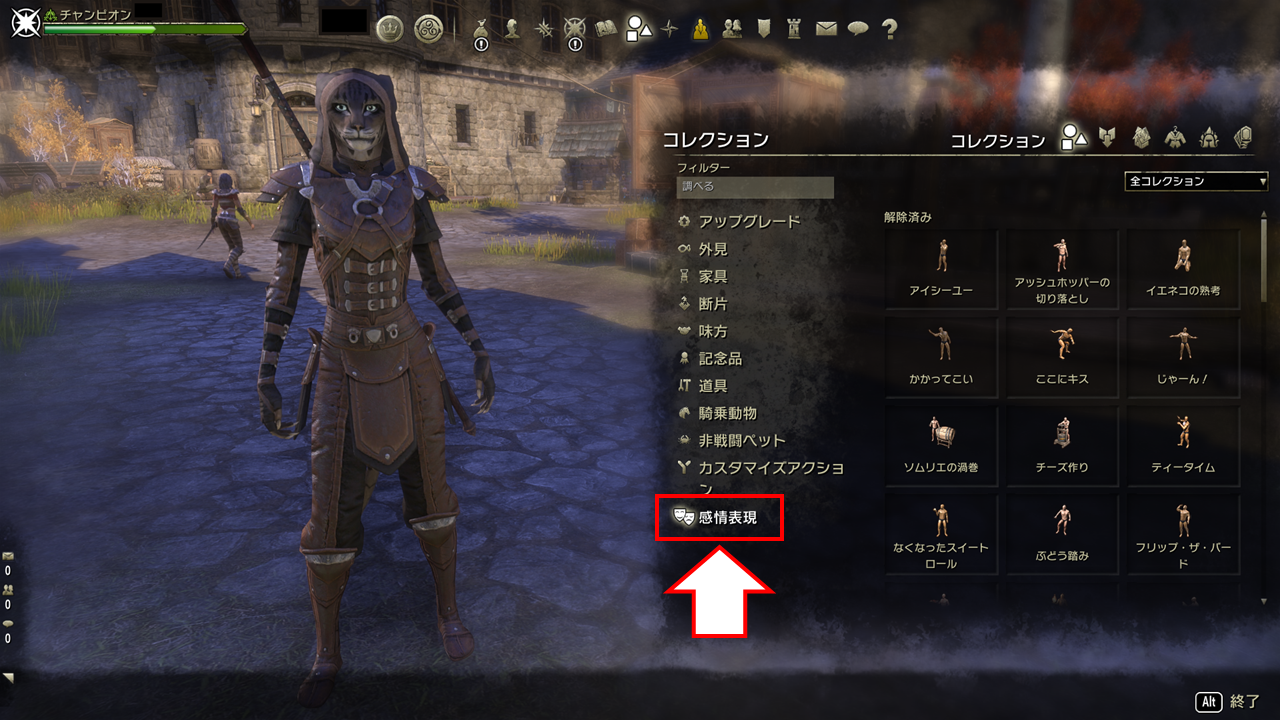Open the アップグレード category
The image size is (1280, 720).
coord(749,221)
